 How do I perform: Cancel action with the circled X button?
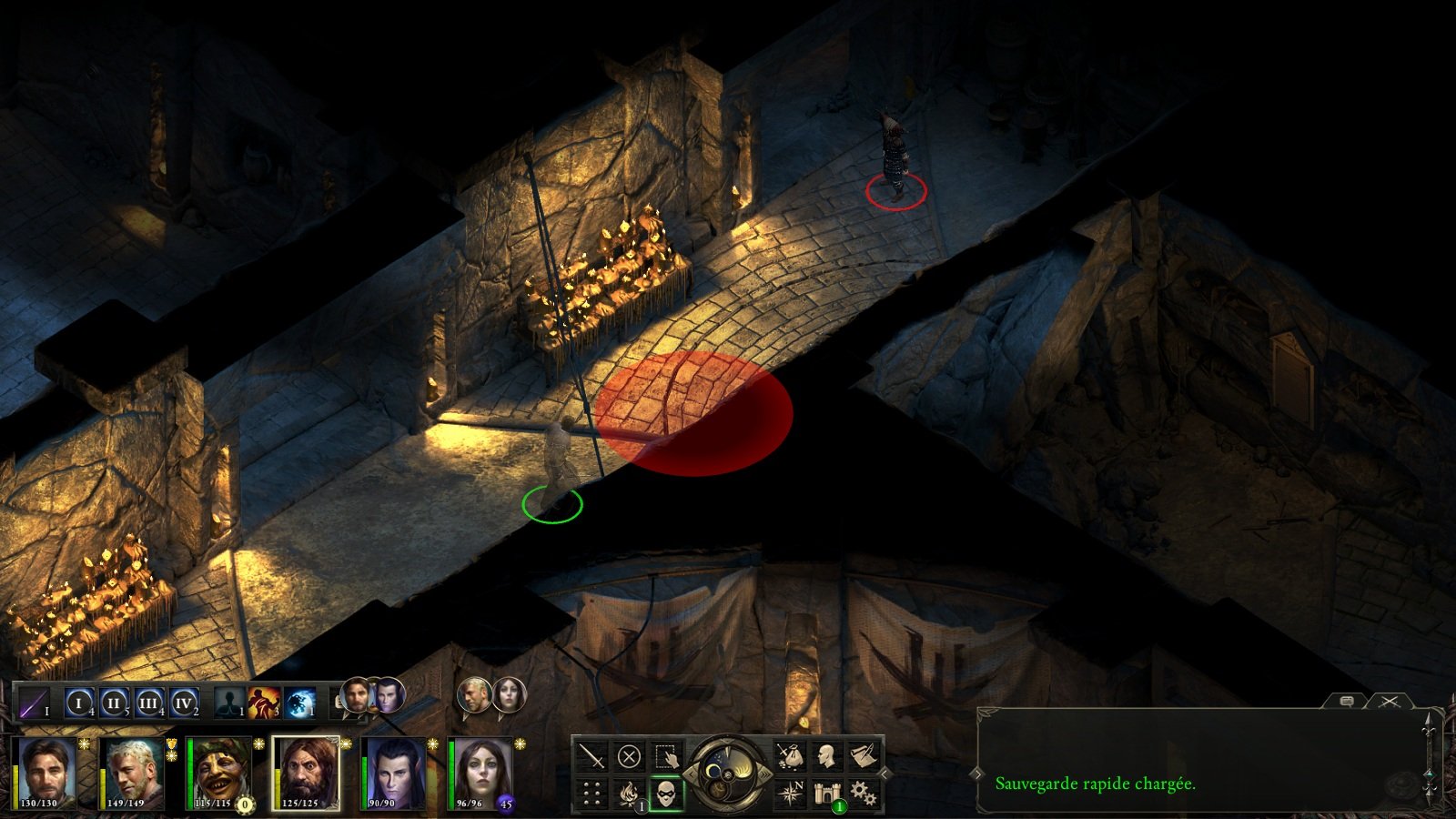point(629,756)
